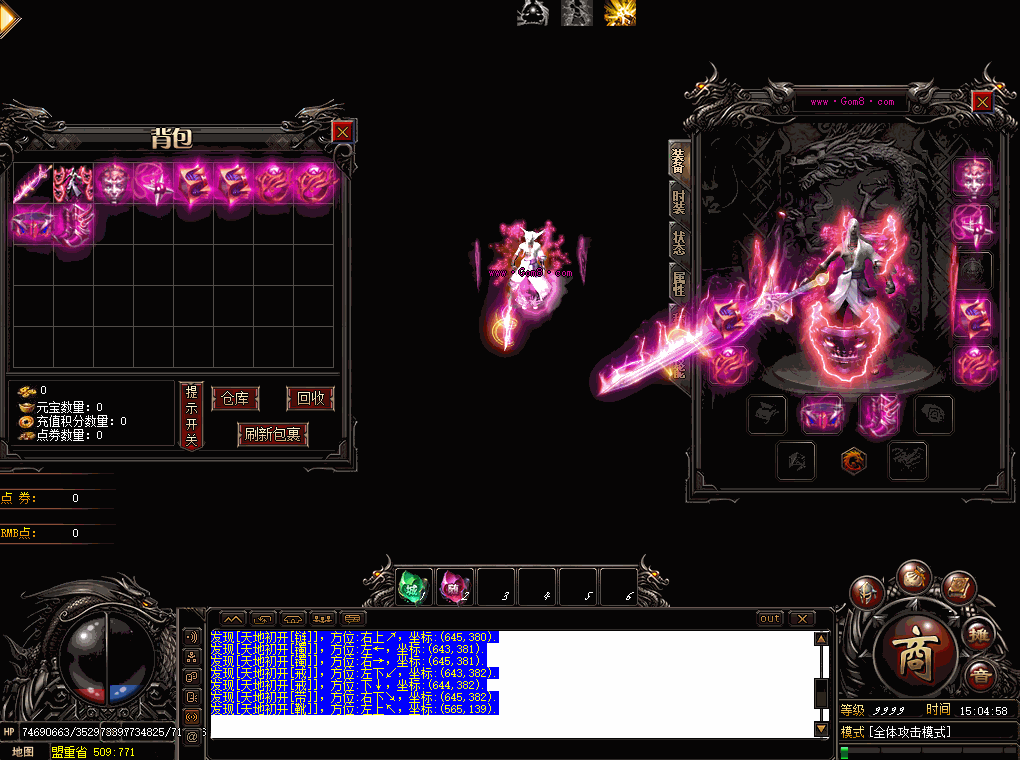Close the chat log with its X button
1020x760 pixels.
click(x=802, y=618)
